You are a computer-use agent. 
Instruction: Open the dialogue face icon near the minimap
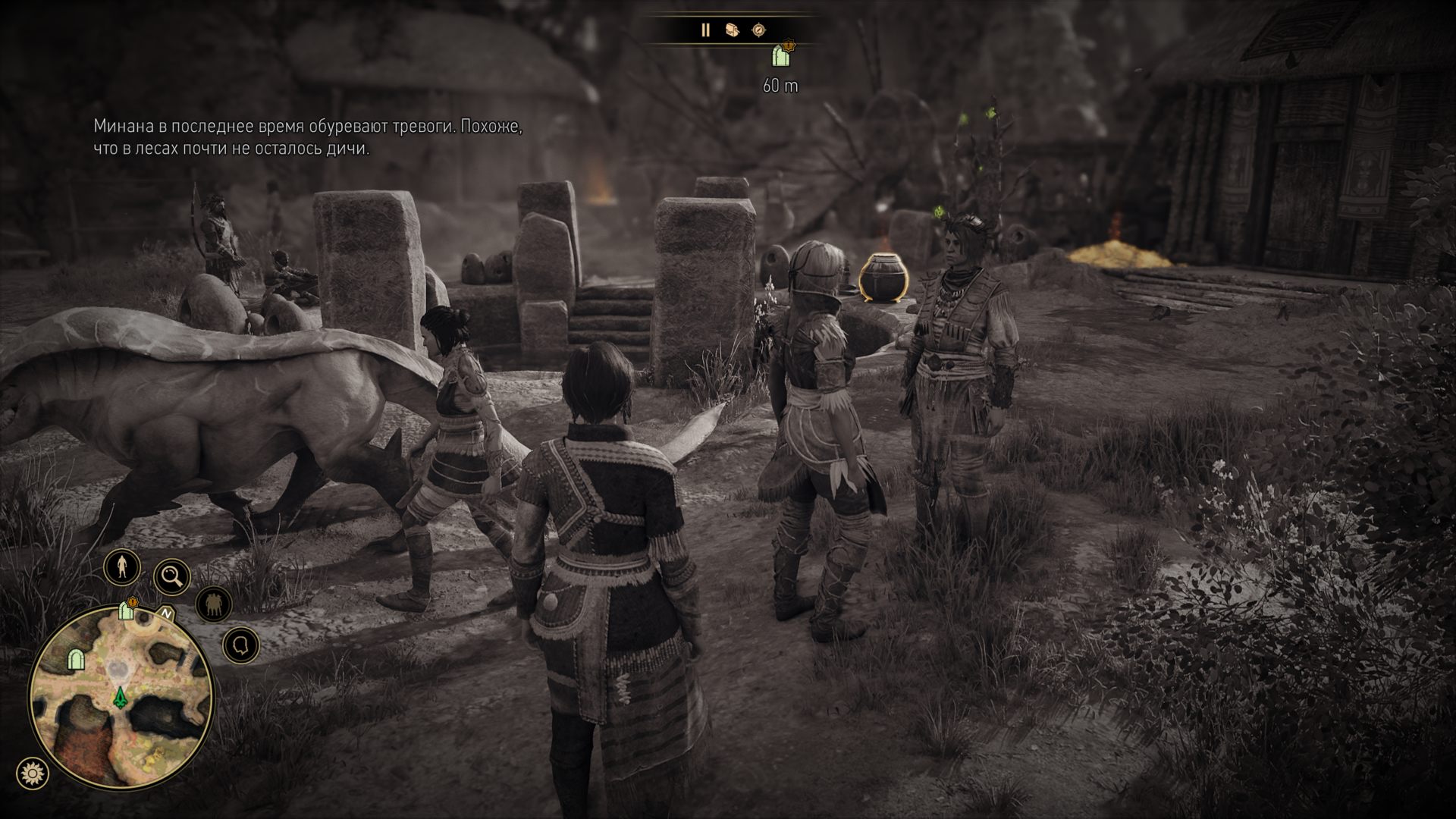[x=240, y=644]
